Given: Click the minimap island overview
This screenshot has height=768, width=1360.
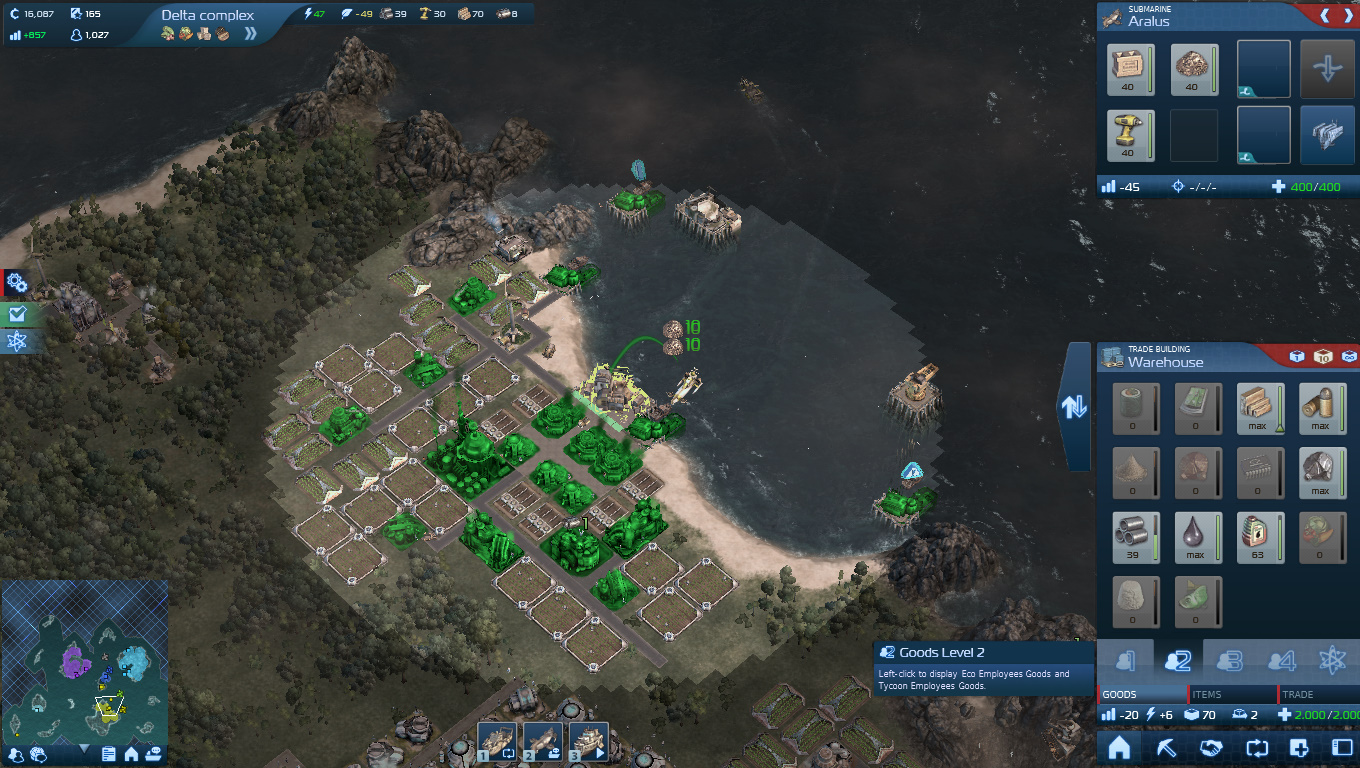Looking at the screenshot, I should tap(84, 660).
